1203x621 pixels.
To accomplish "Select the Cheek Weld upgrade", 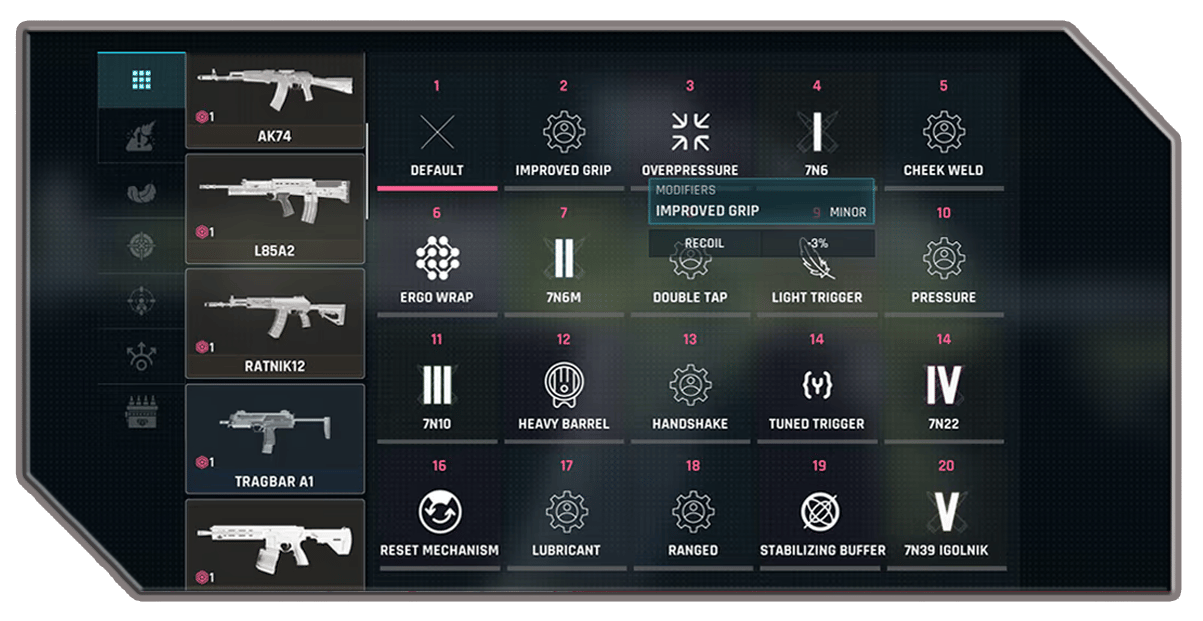I will [x=943, y=133].
